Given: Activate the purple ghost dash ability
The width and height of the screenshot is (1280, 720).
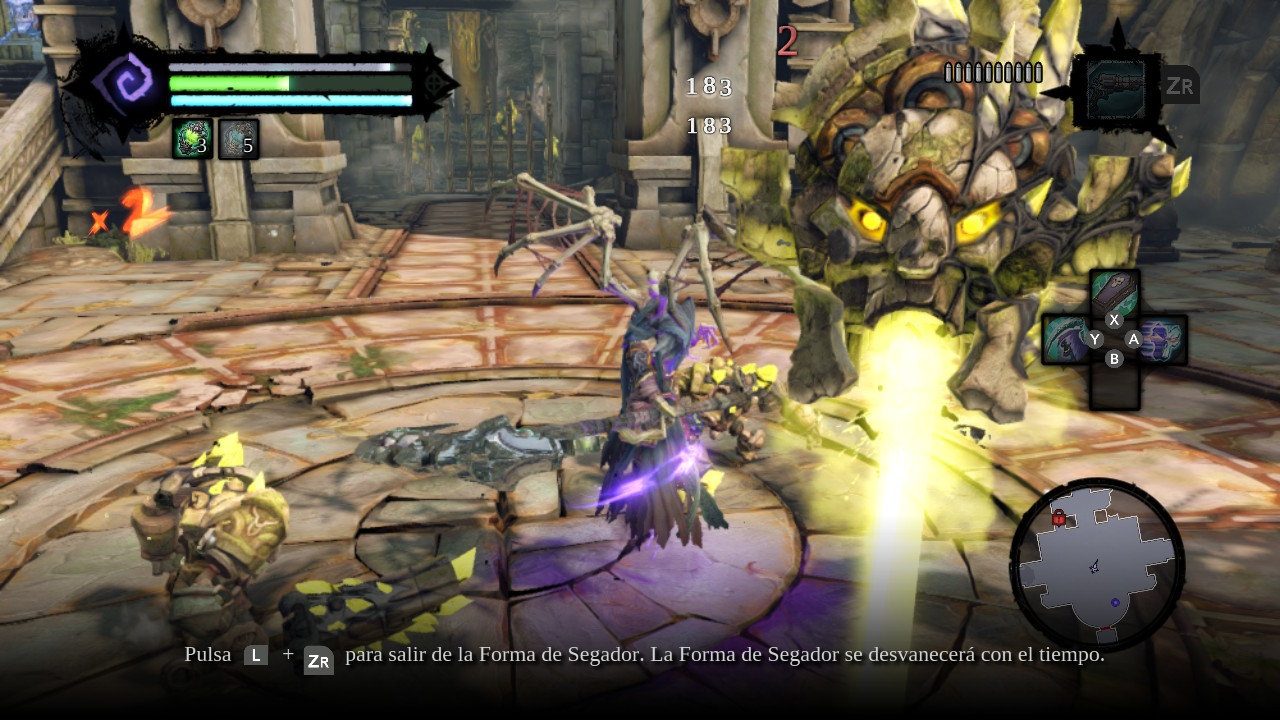Looking at the screenshot, I should pos(1163,340).
